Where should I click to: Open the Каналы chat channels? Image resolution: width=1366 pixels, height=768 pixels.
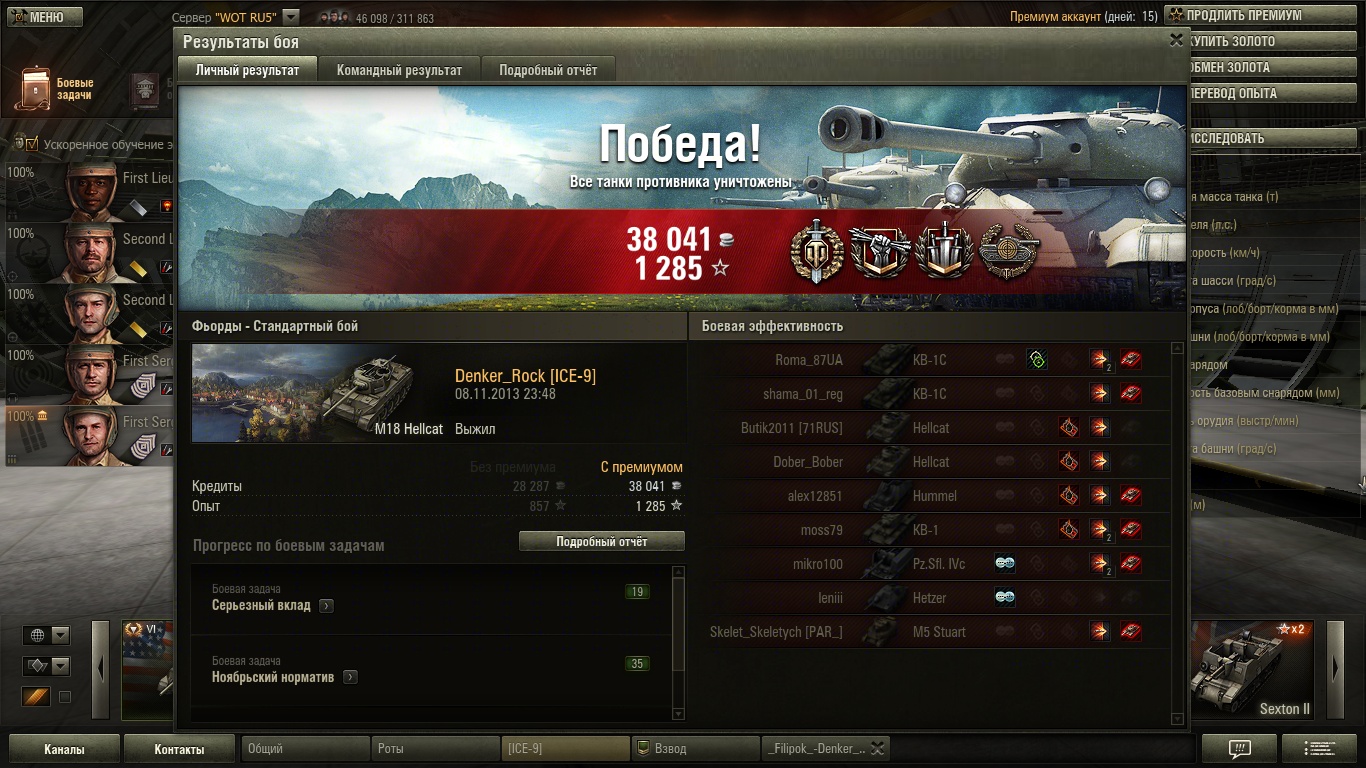coord(64,749)
